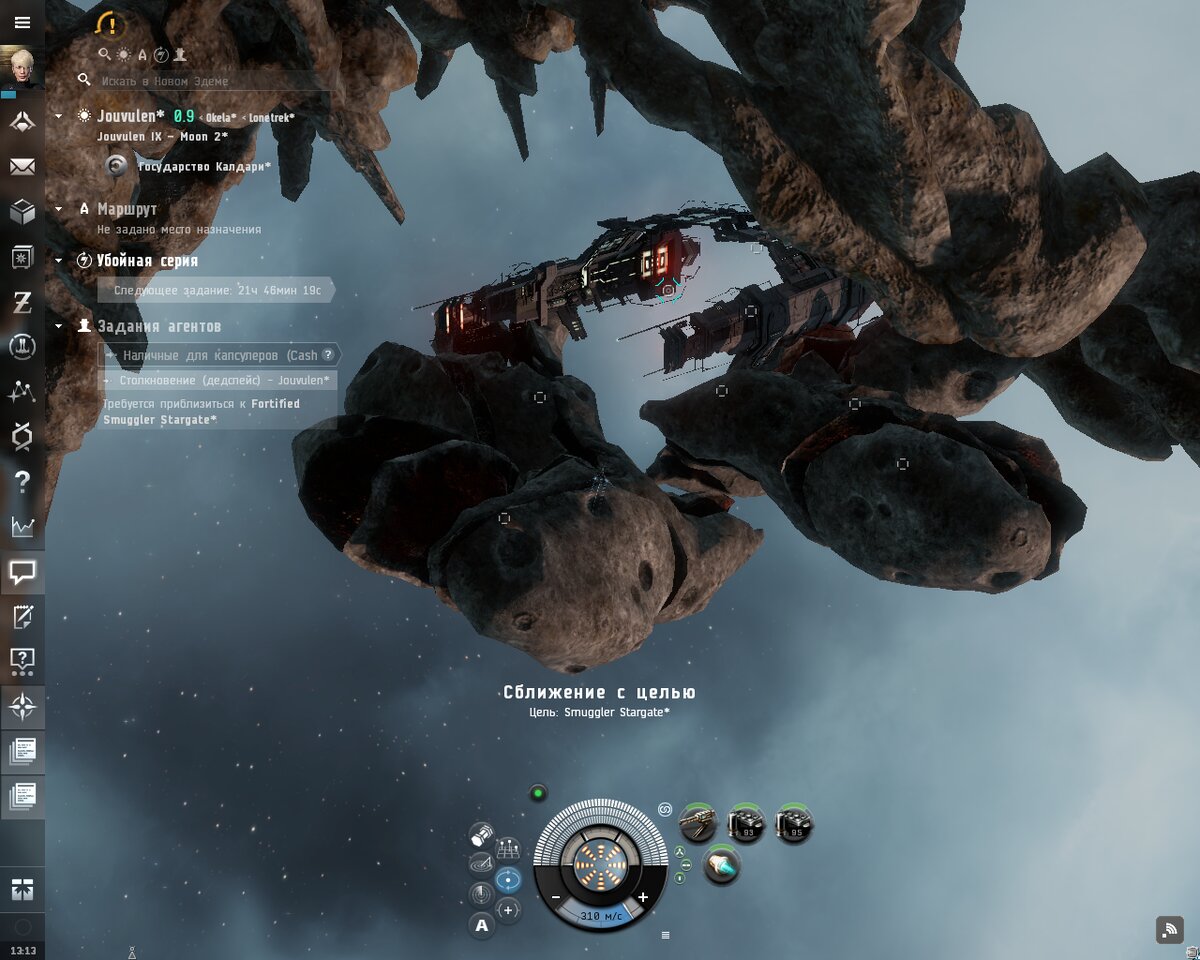Image resolution: width=1200 pixels, height=960 pixels.
Task: Open the inventory cube icon
Action: [x=22, y=212]
